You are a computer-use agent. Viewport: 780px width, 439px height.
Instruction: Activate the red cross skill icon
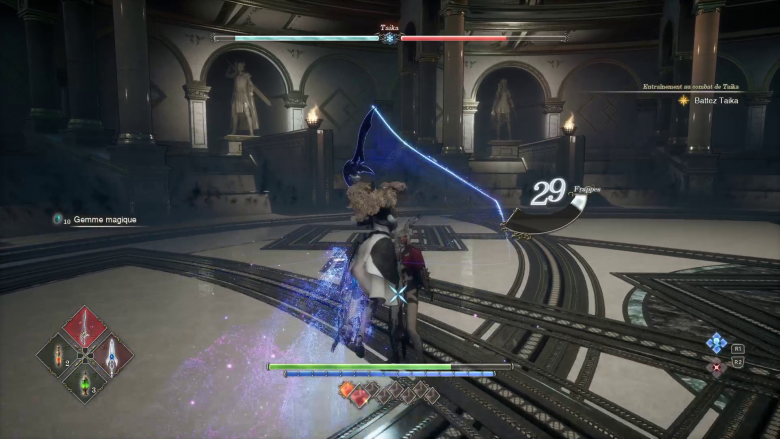click(716, 367)
